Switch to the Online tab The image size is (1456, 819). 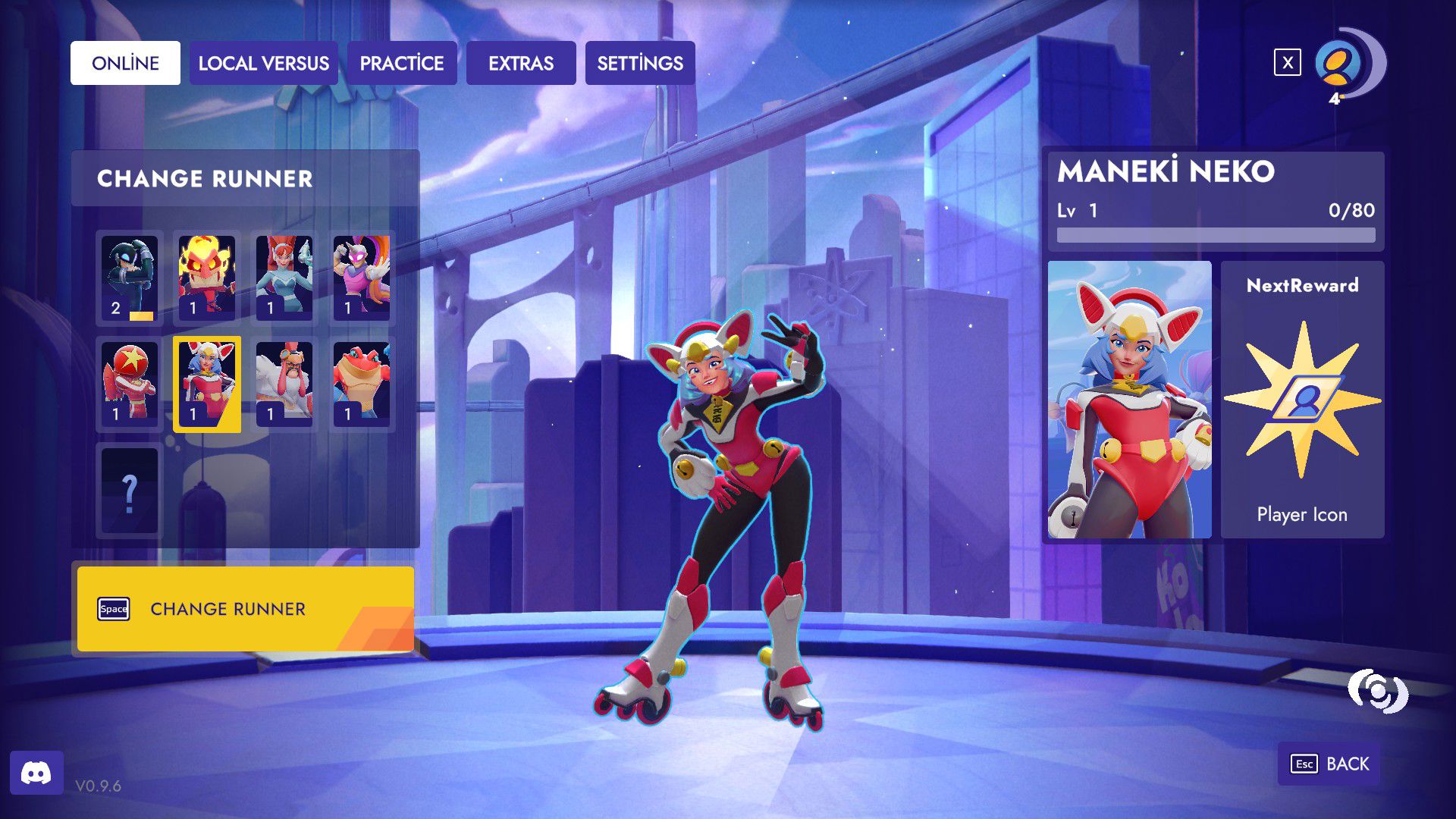125,63
